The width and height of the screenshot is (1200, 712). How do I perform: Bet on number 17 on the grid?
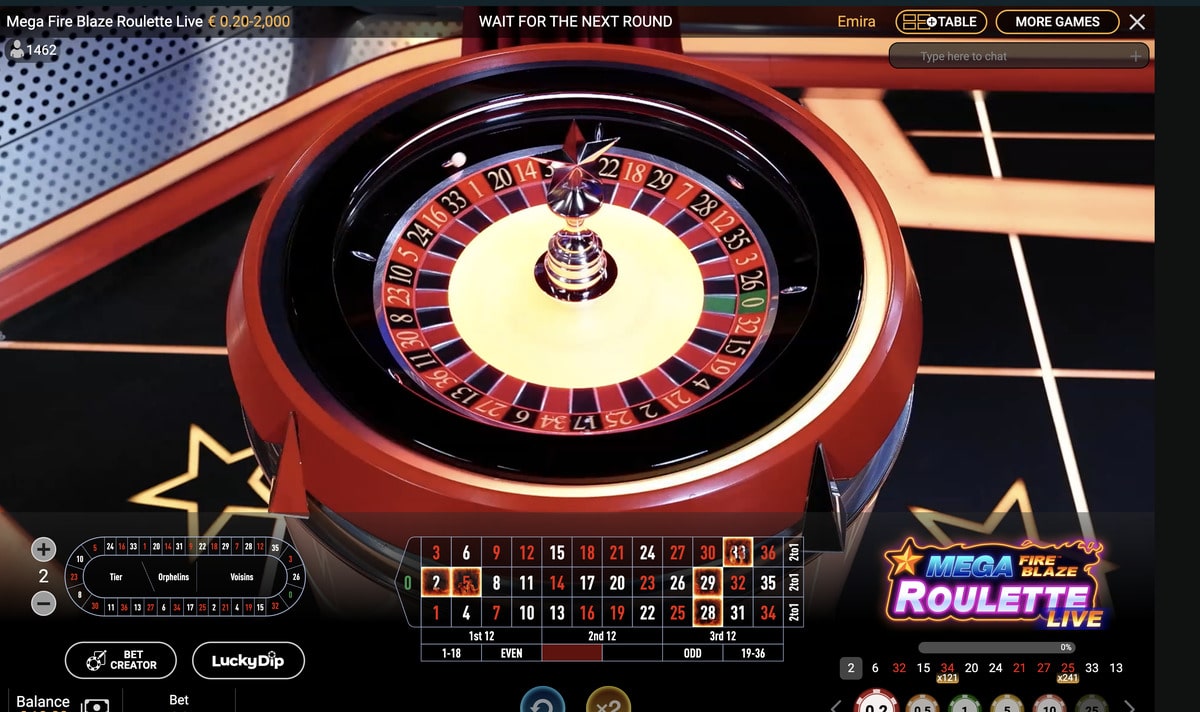(587, 582)
